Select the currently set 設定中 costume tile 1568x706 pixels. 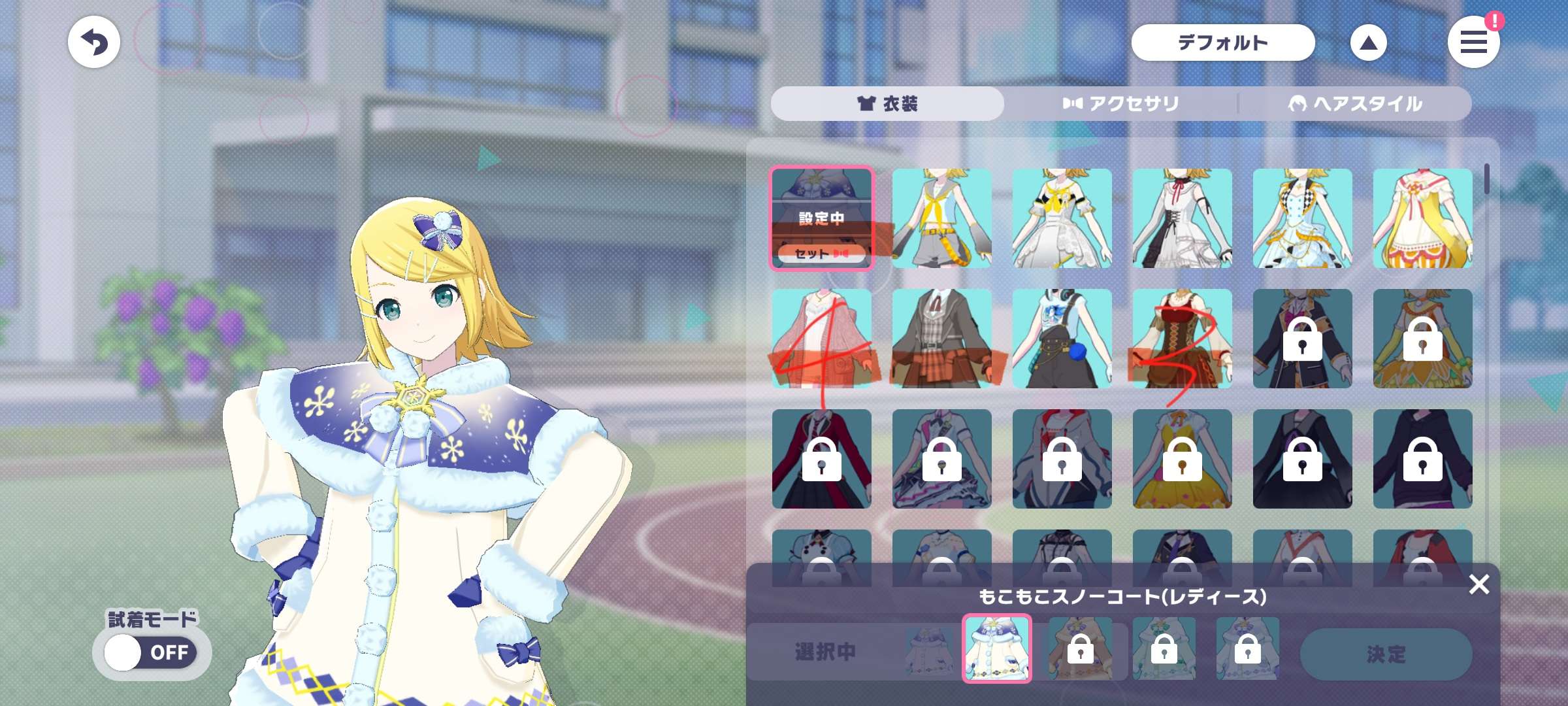click(821, 218)
